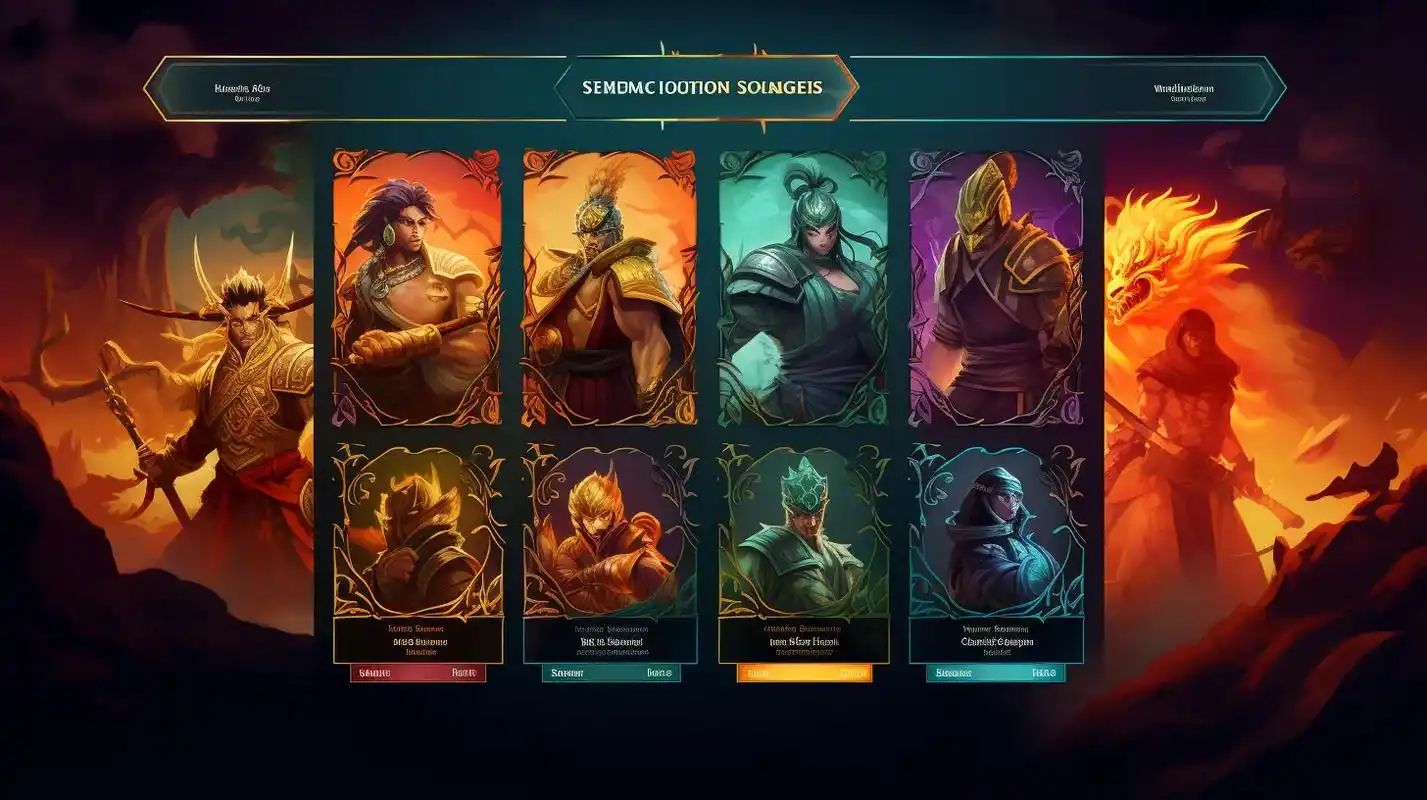Open the left tab in the top banner
Screen dimensions: 1427x800
point(243,90)
